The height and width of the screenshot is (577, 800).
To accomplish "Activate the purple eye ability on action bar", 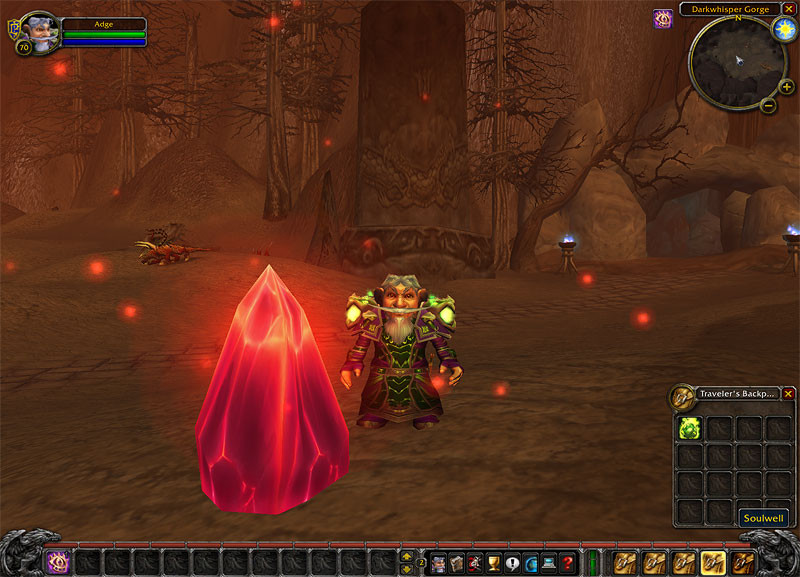I will [58, 562].
